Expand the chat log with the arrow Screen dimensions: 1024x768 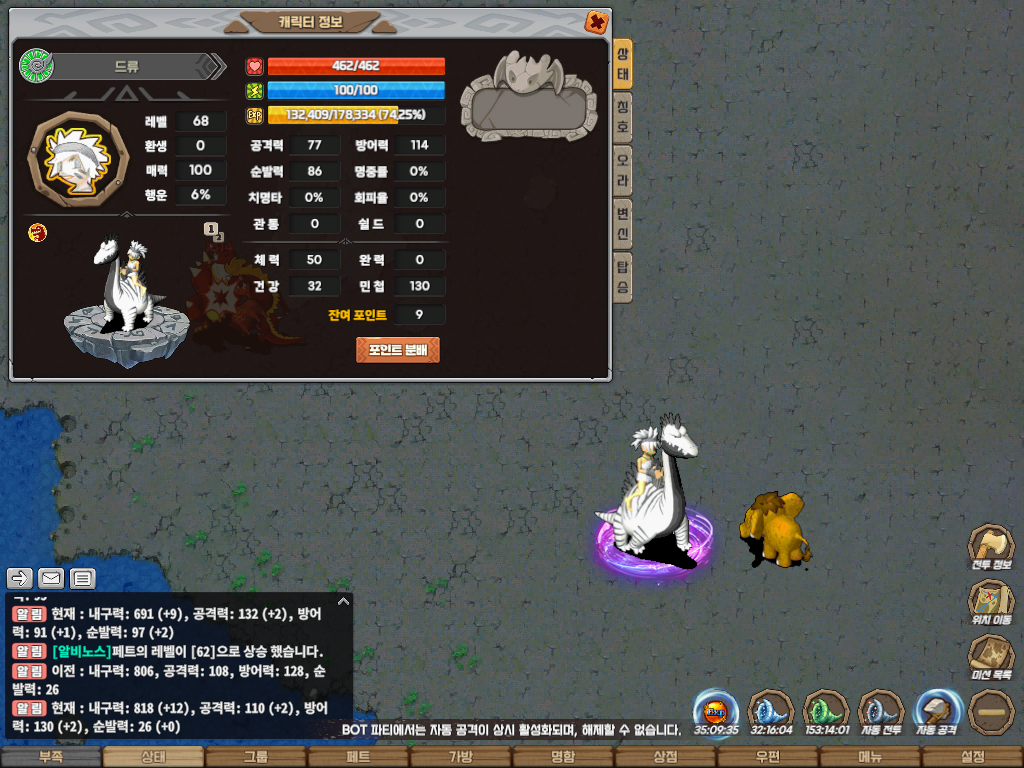[x=343, y=601]
